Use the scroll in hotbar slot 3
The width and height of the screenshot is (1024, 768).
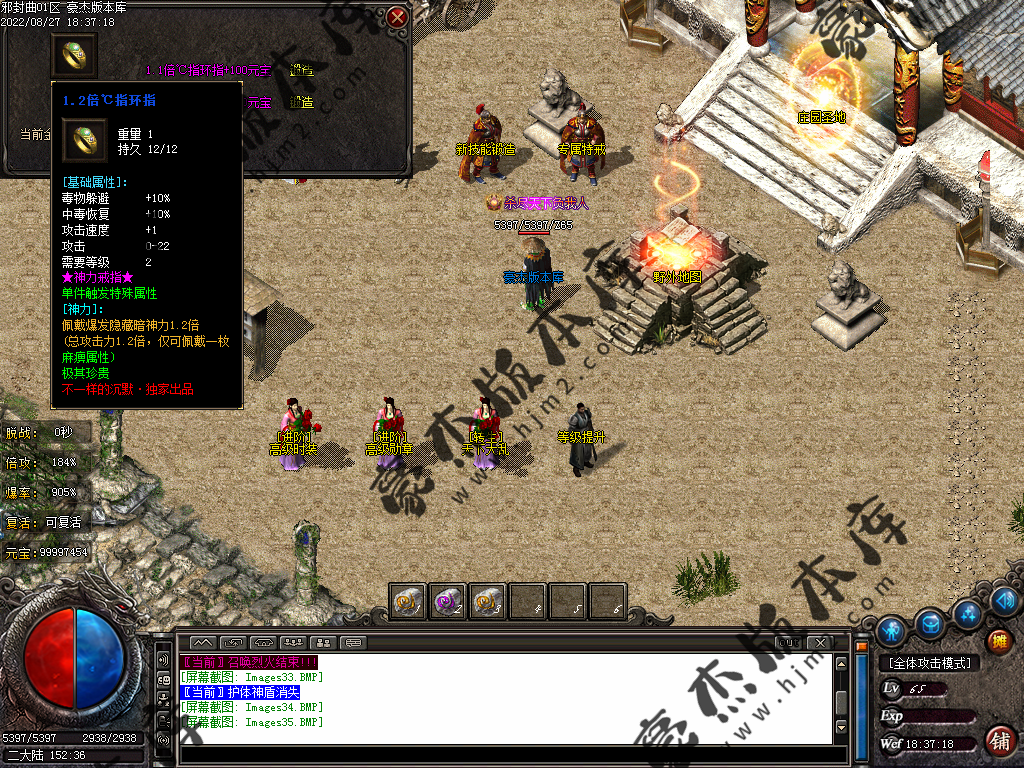[487, 602]
